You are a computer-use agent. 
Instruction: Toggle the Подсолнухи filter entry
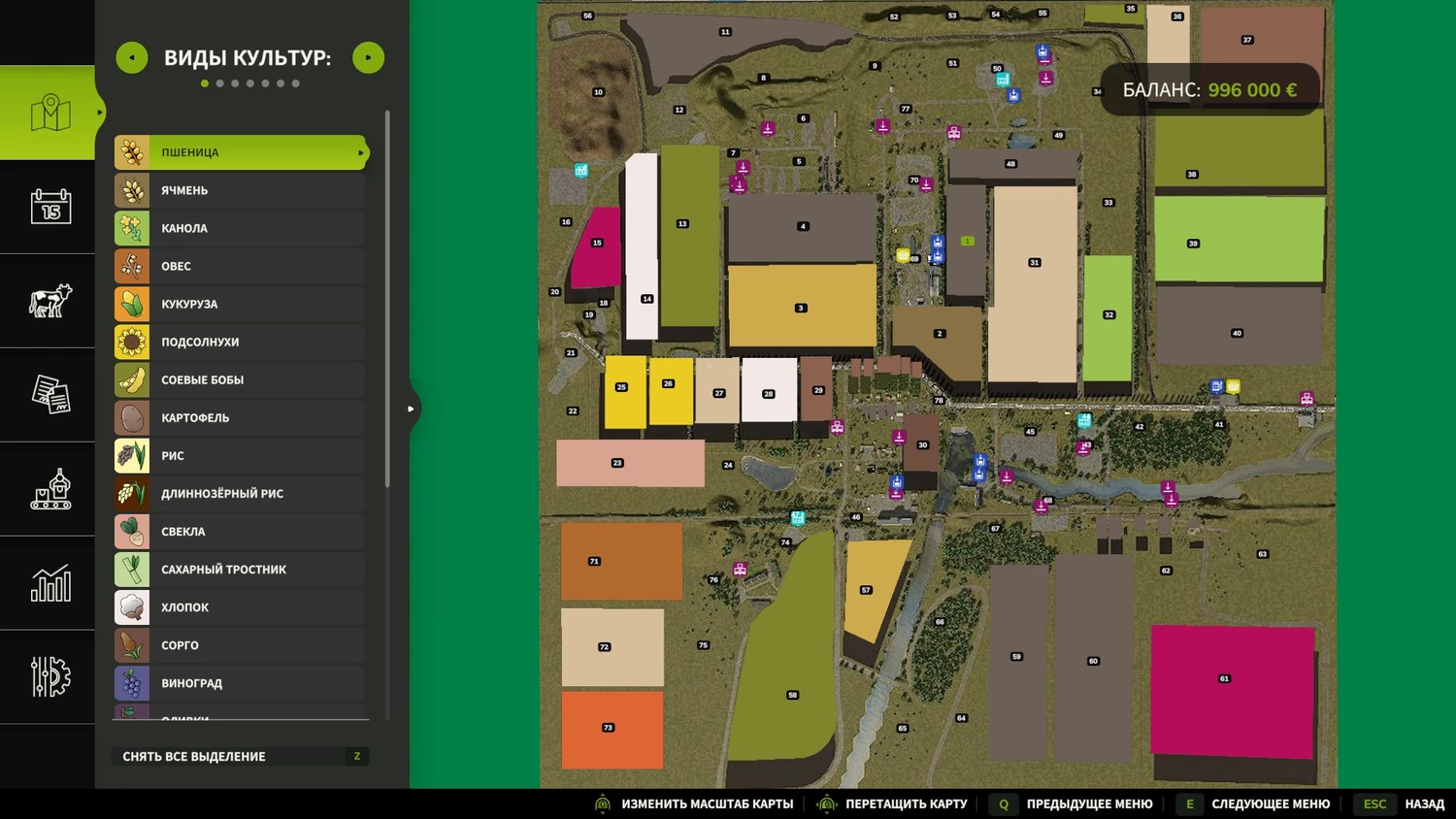pos(239,342)
